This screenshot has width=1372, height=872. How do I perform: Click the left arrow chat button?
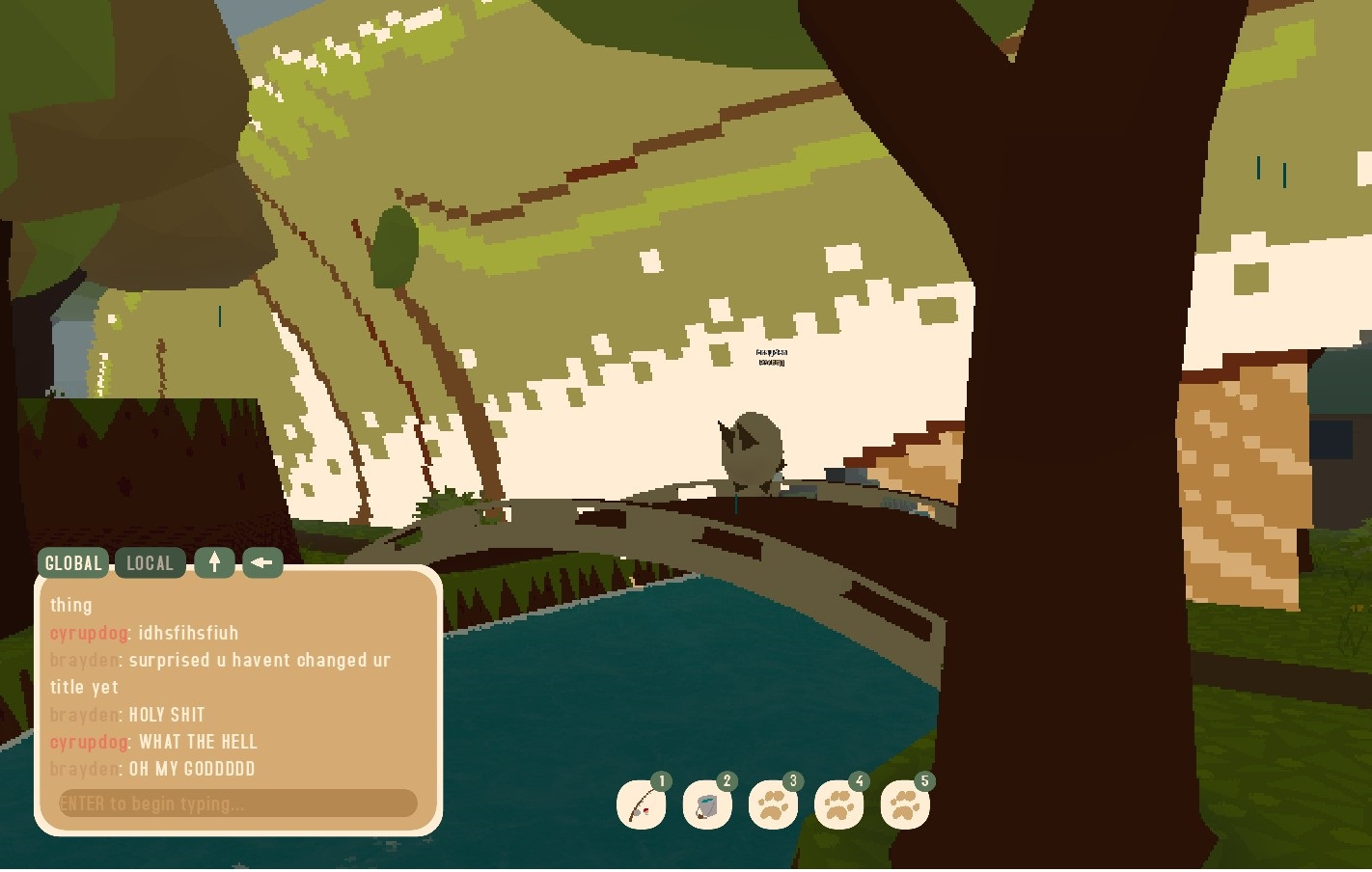tap(262, 563)
